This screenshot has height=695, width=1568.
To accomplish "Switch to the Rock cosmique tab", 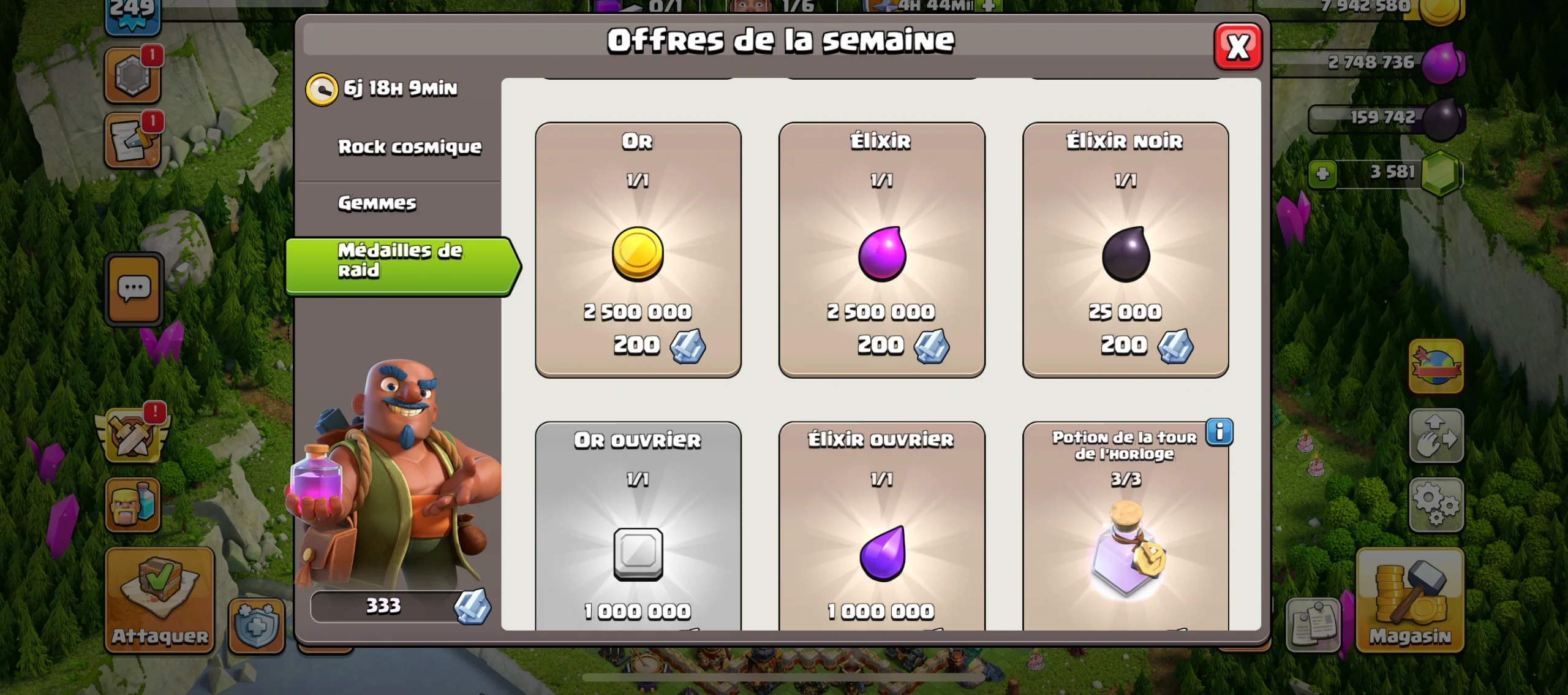I will click(x=410, y=146).
